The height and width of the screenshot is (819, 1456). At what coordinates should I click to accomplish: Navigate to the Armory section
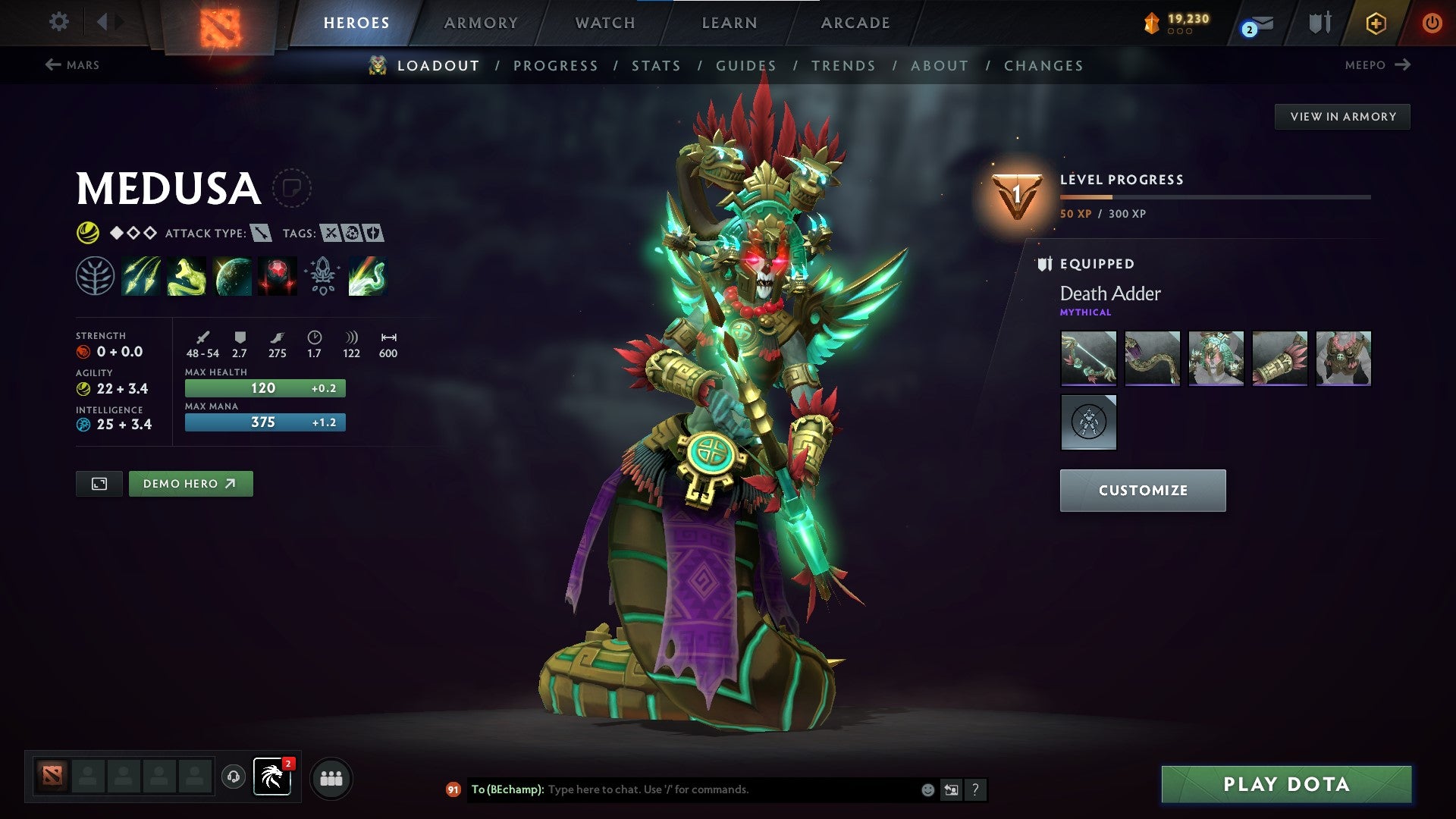pos(481,23)
